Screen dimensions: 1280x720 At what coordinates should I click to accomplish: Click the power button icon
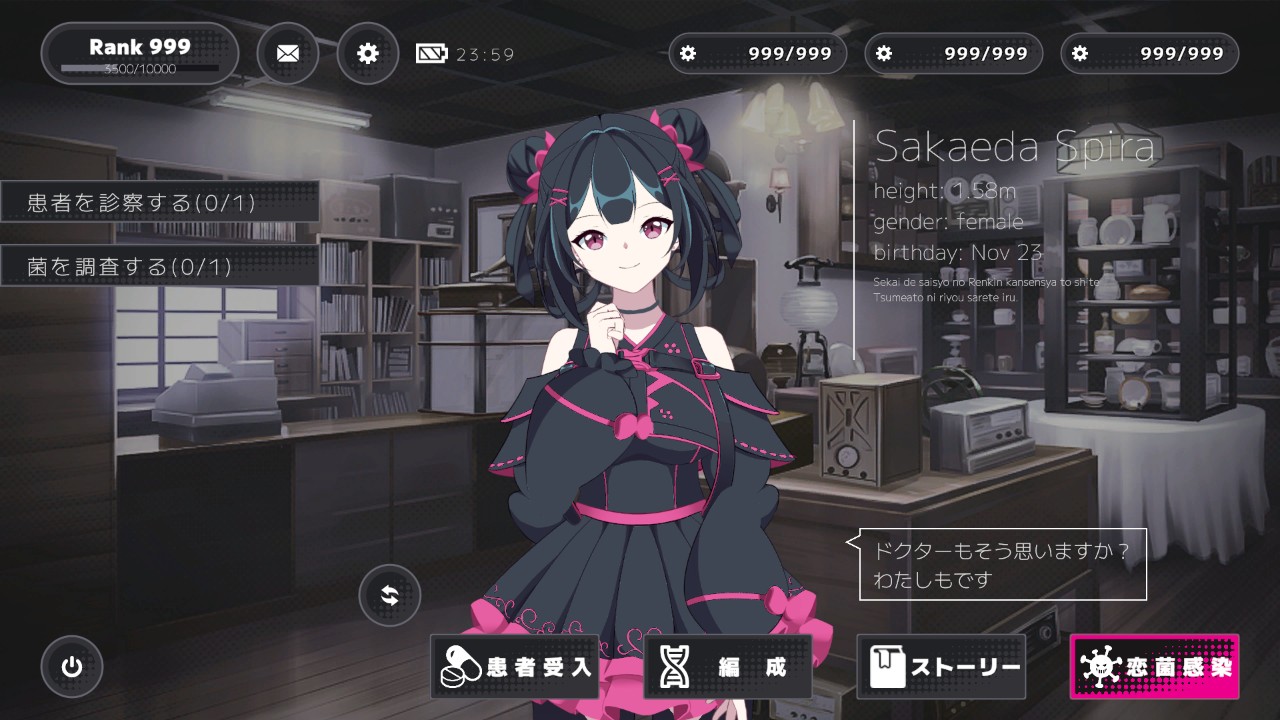pyautogui.click(x=72, y=667)
